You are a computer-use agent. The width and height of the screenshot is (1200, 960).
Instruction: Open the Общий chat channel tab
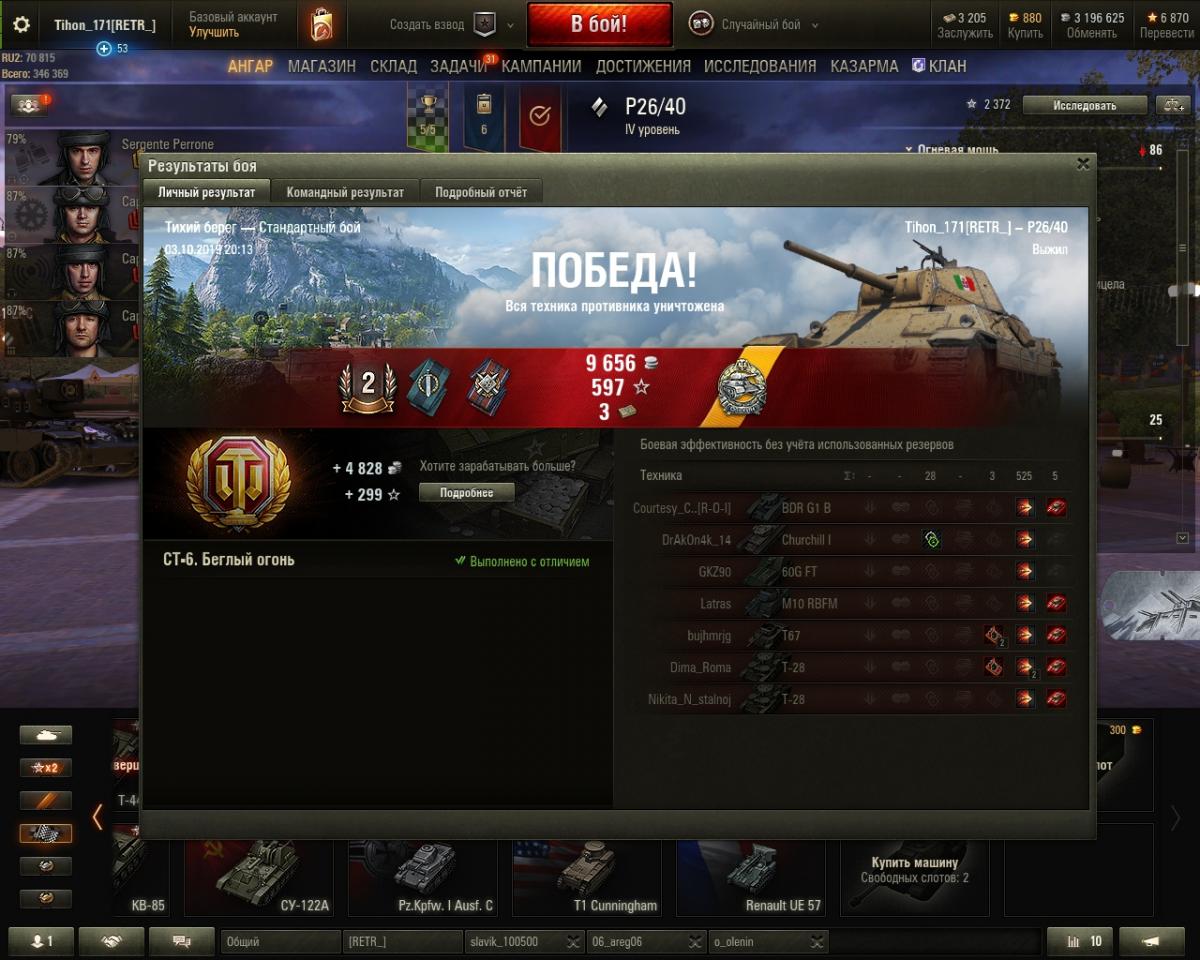[280, 942]
